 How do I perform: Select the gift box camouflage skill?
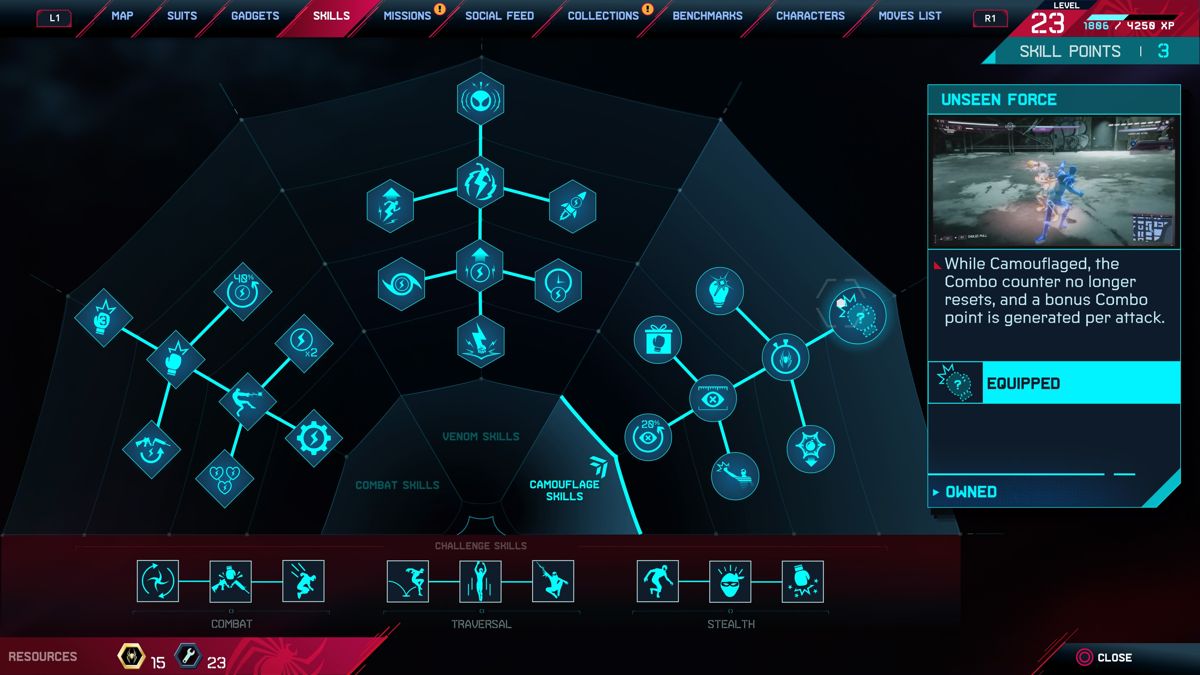coord(657,339)
